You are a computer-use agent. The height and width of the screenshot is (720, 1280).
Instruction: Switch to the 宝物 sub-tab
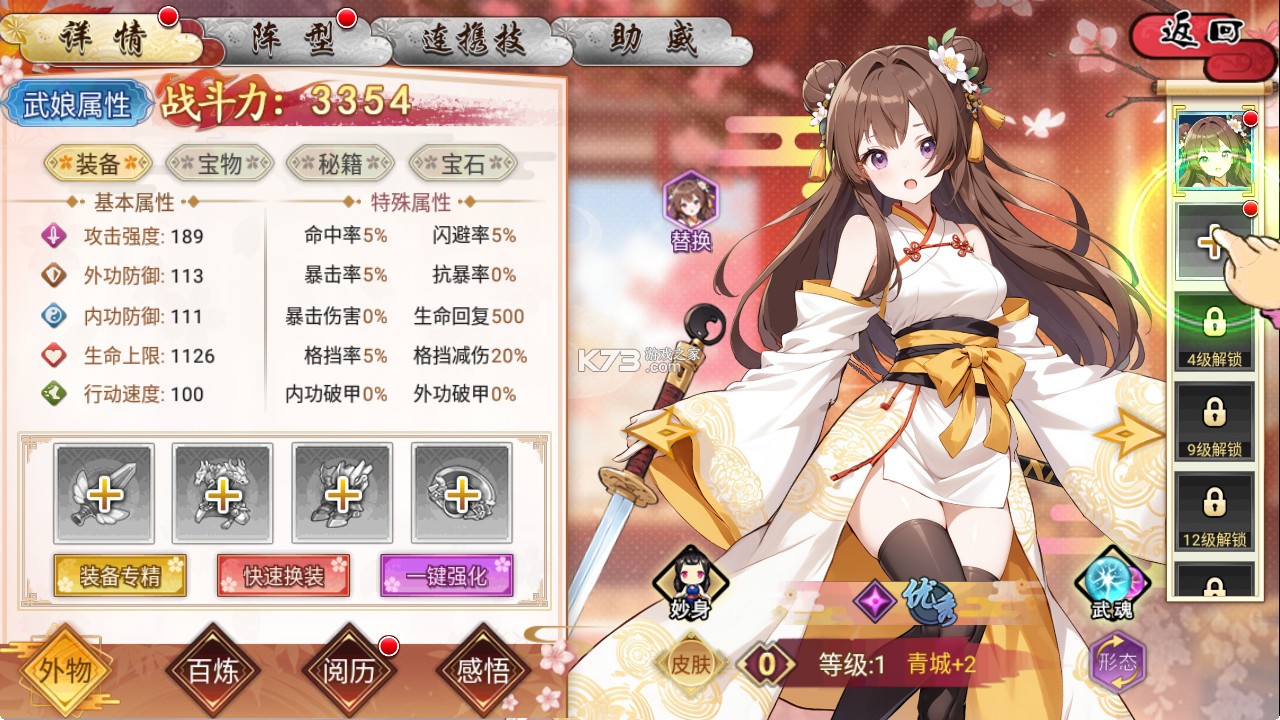pyautogui.click(x=220, y=165)
